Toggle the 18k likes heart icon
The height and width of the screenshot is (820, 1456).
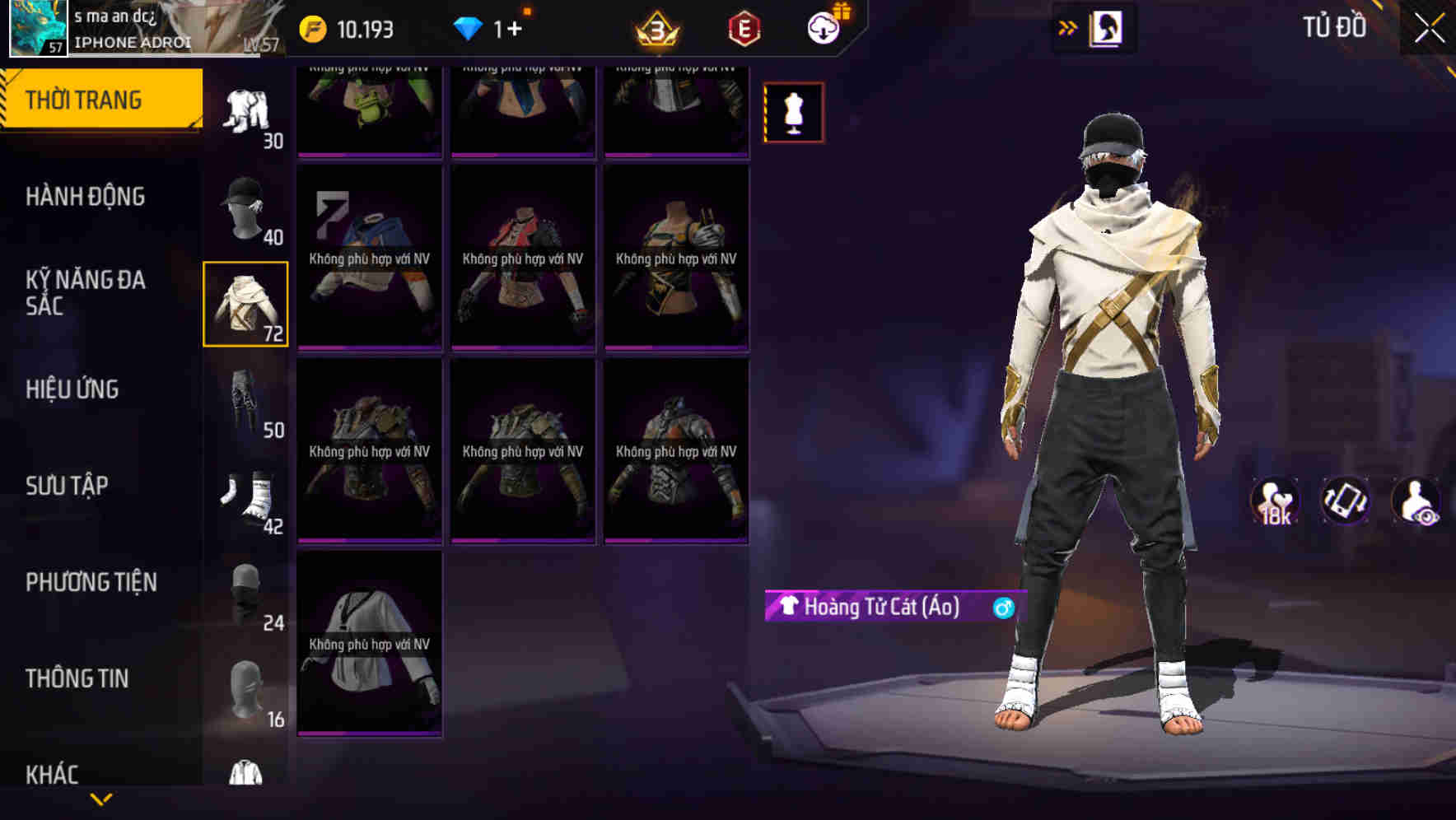click(x=1275, y=502)
